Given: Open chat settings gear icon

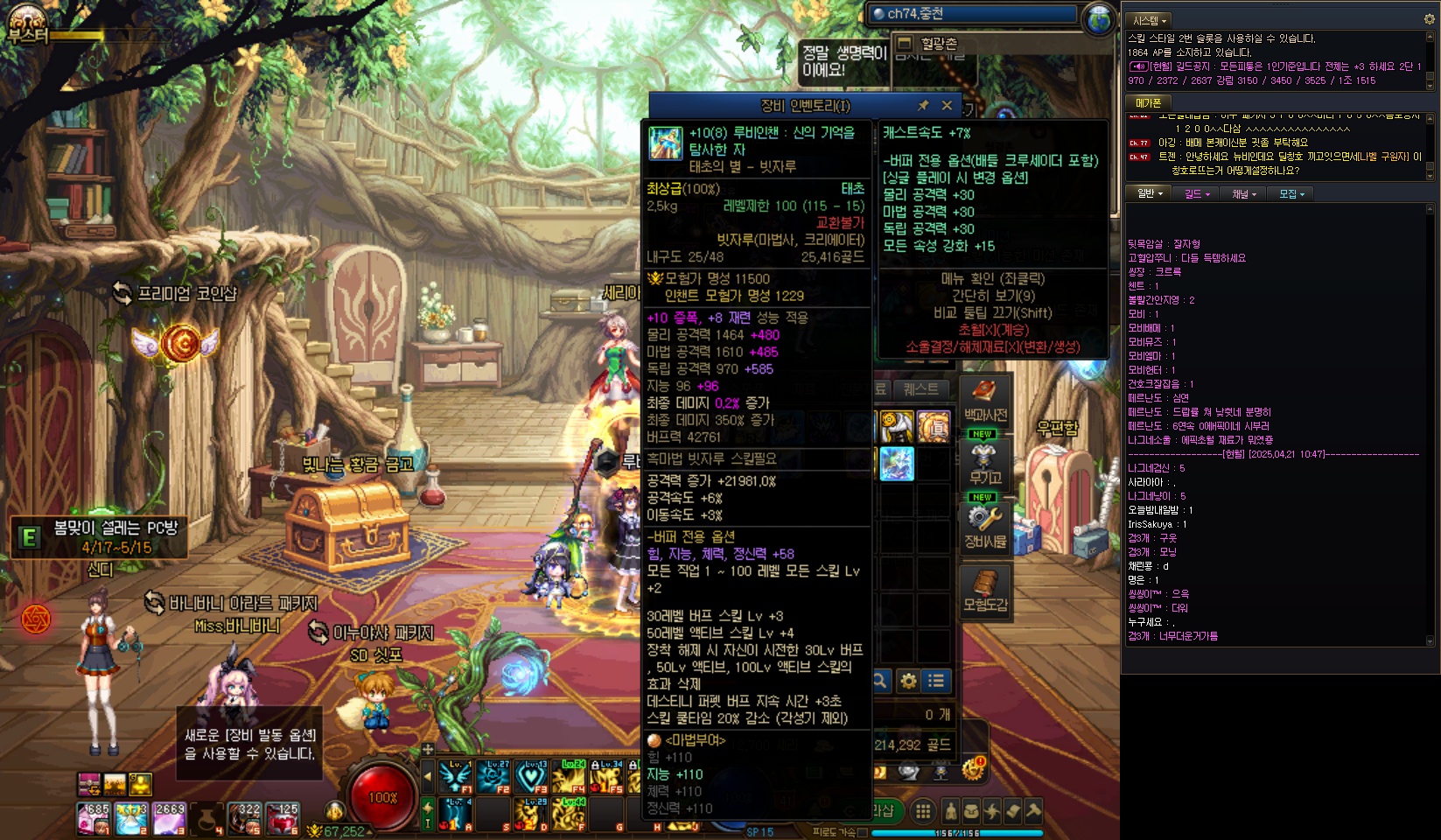Looking at the screenshot, I should [1430, 19].
